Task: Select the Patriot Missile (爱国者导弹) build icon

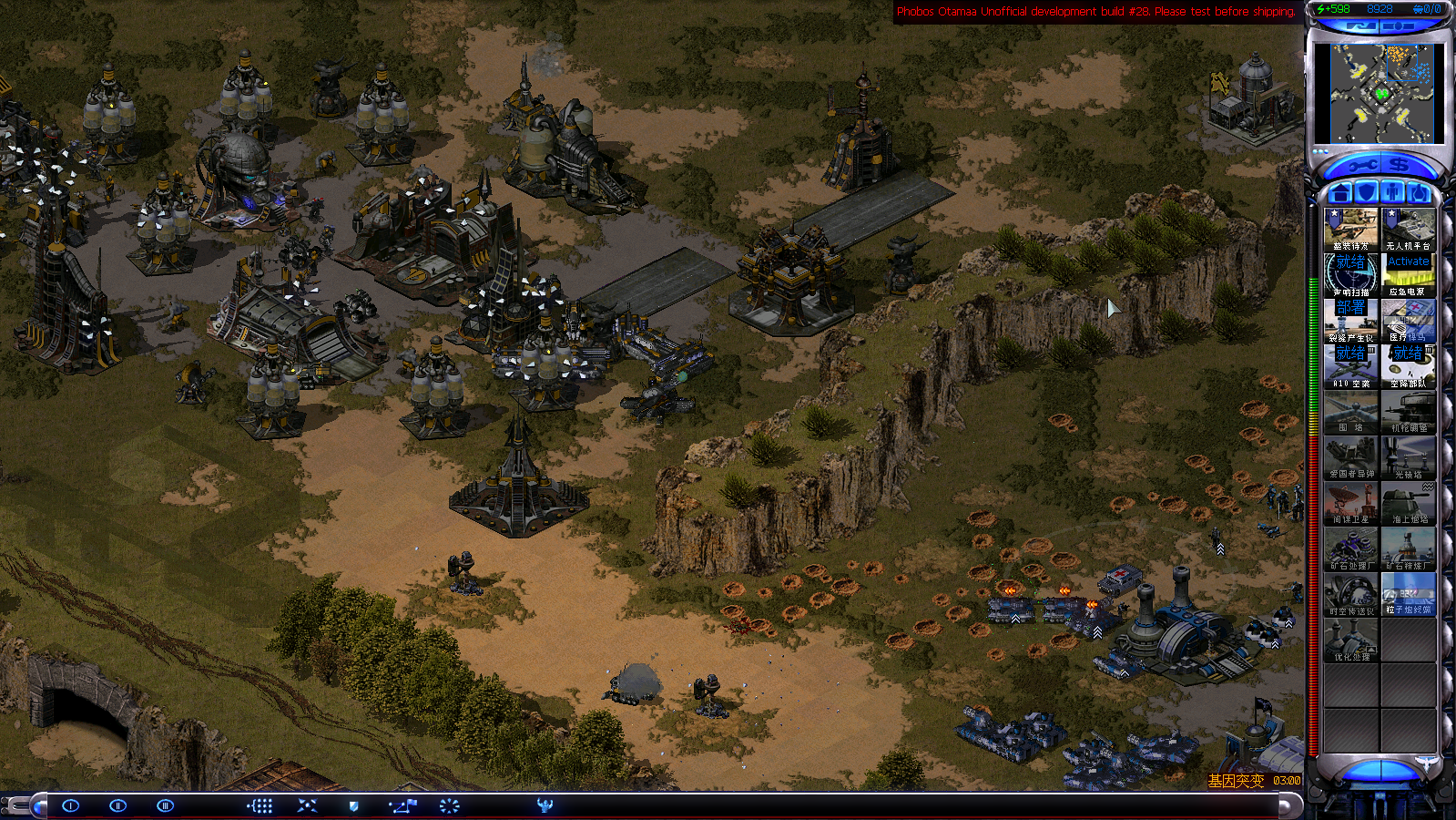Action: pos(1350,457)
